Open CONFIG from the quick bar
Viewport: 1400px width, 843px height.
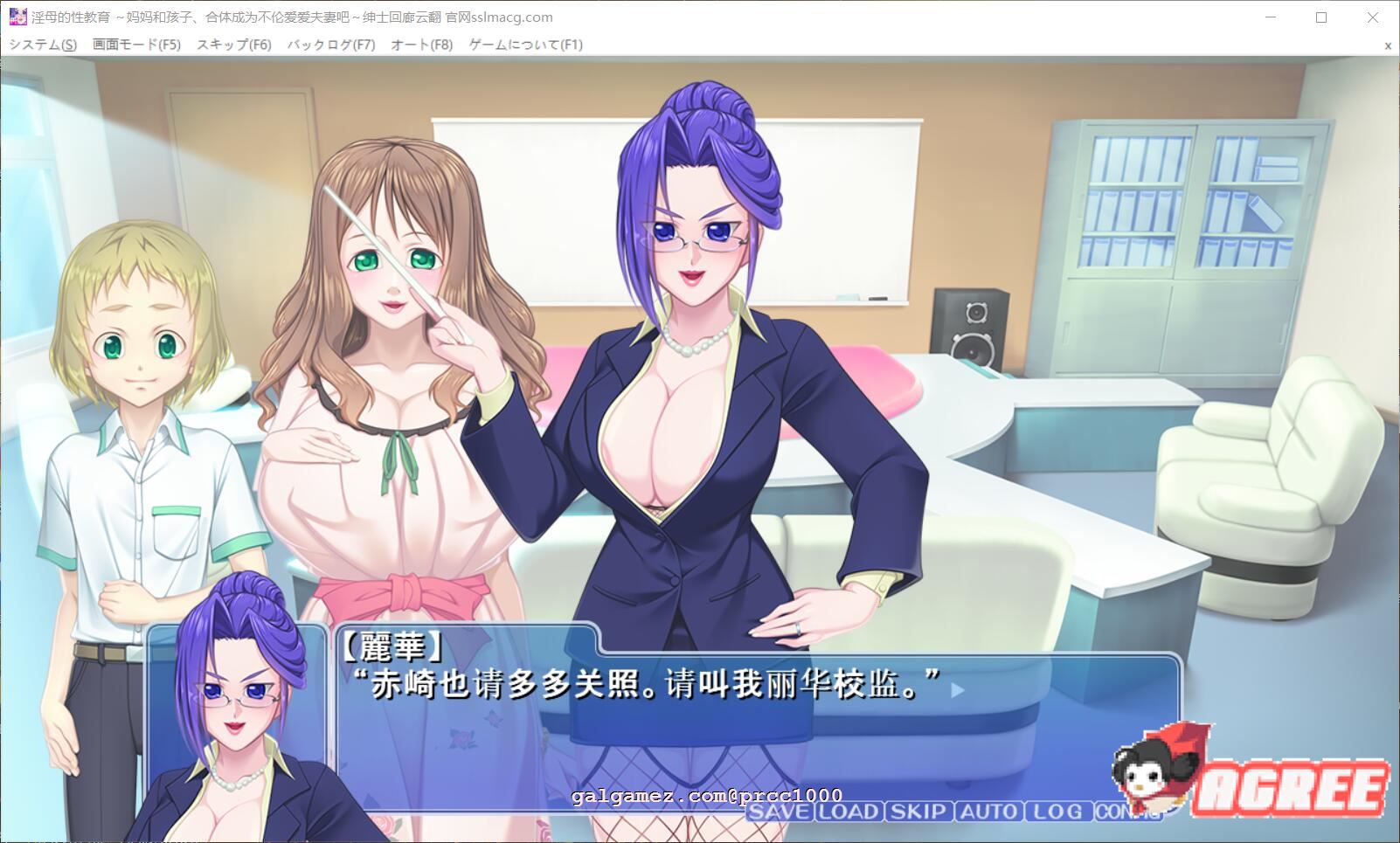point(1125,812)
